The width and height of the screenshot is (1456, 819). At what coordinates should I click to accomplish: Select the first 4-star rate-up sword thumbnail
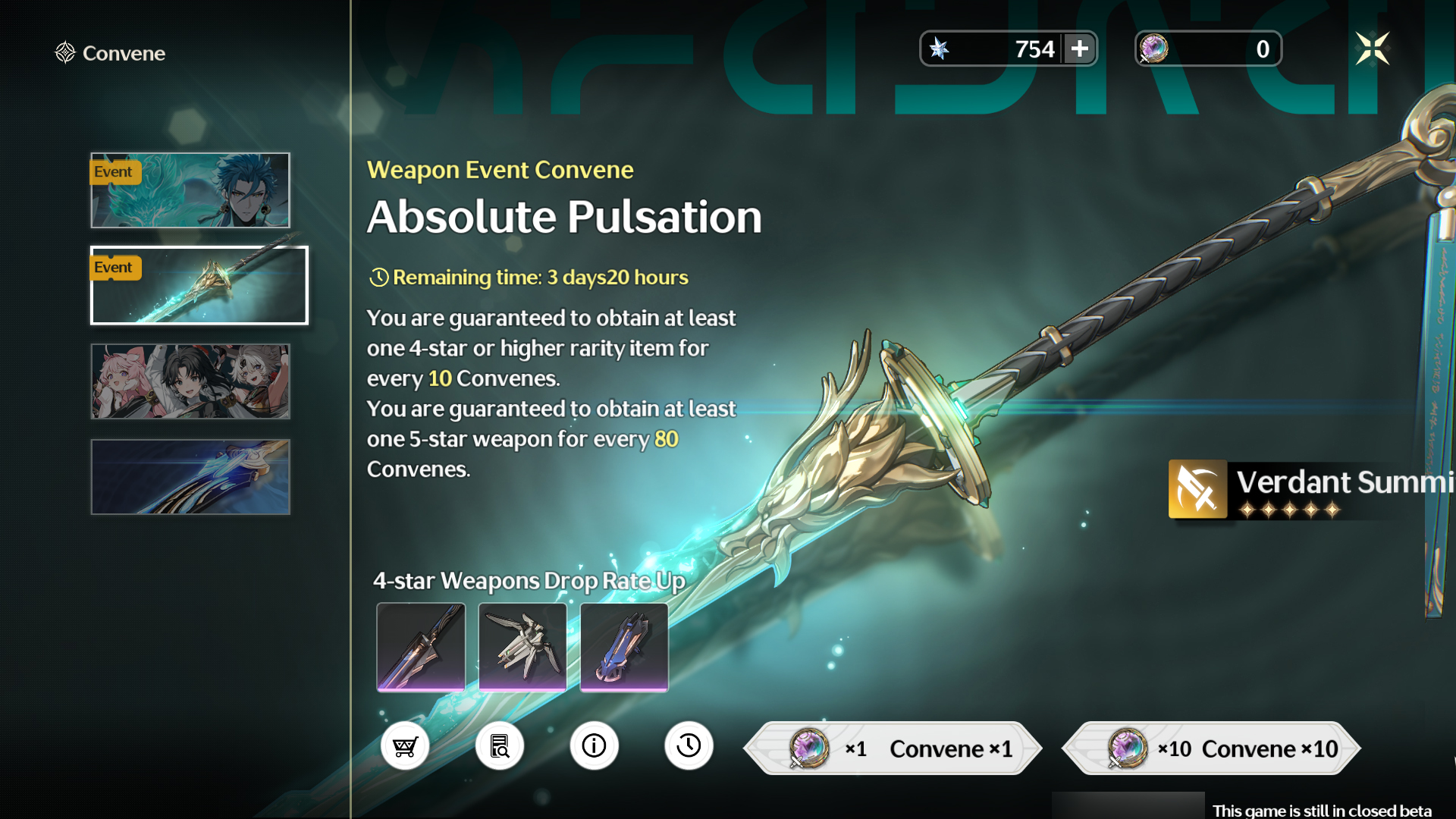pyautogui.click(x=420, y=647)
